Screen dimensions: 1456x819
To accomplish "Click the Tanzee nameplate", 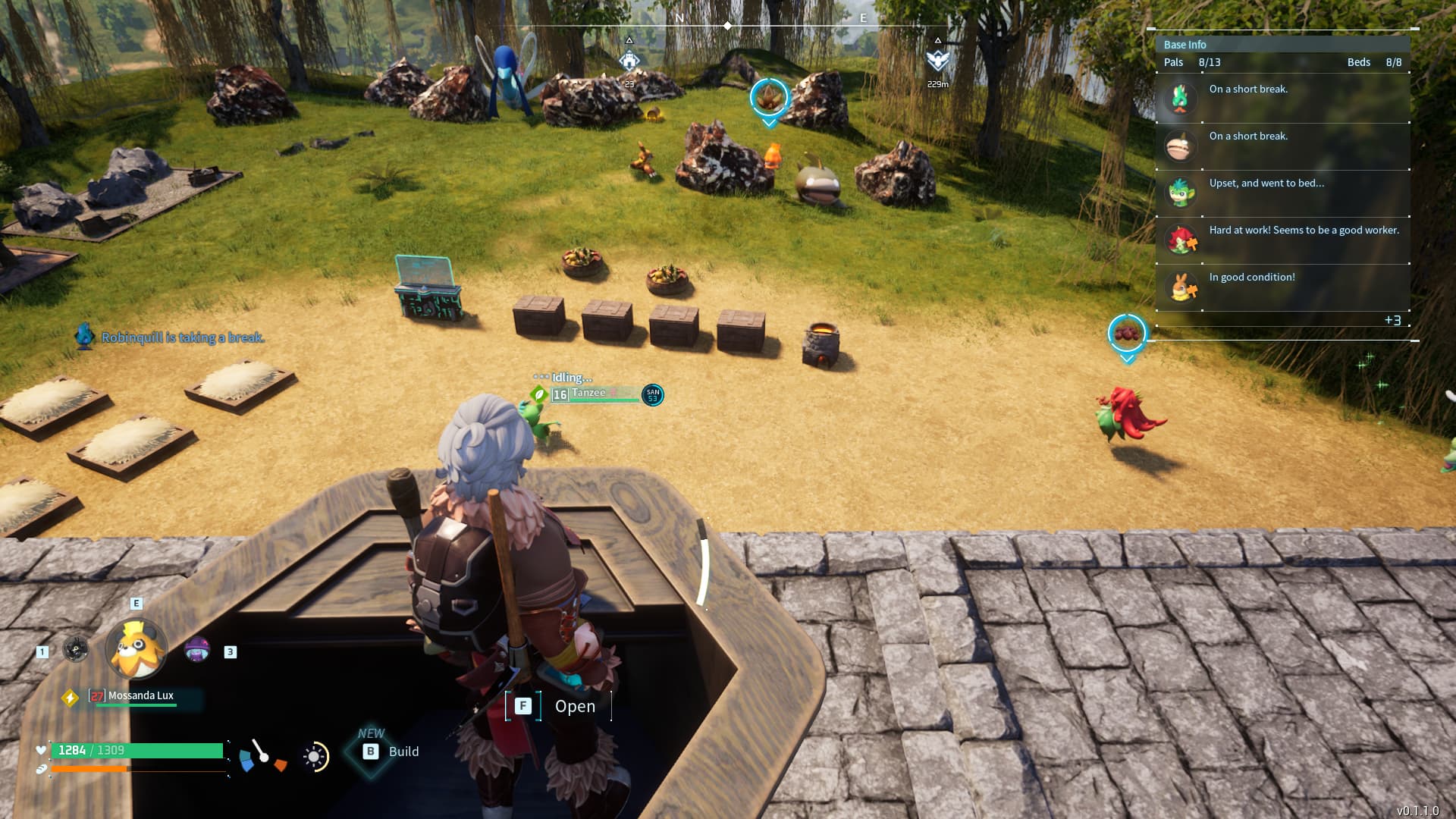I will point(590,394).
